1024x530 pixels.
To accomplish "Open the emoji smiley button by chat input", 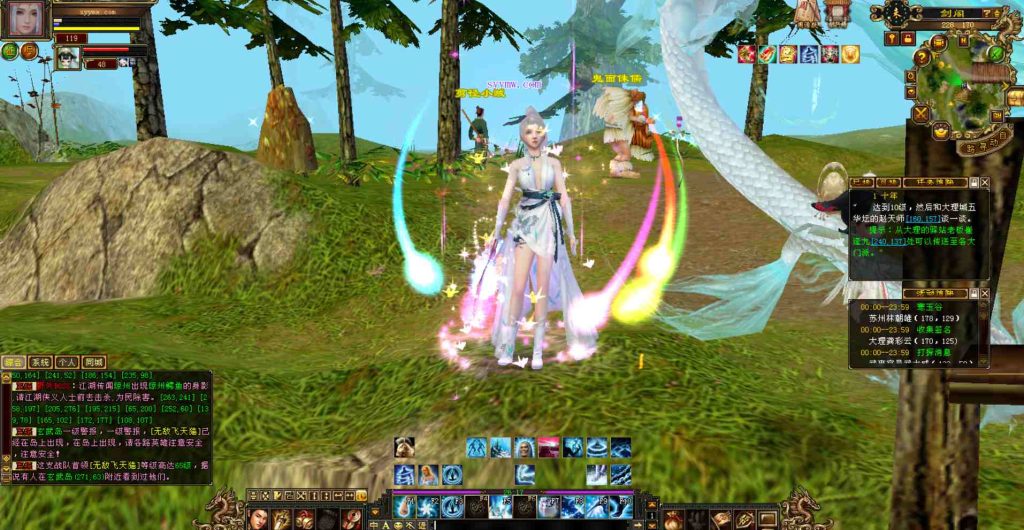I will click(398, 524).
